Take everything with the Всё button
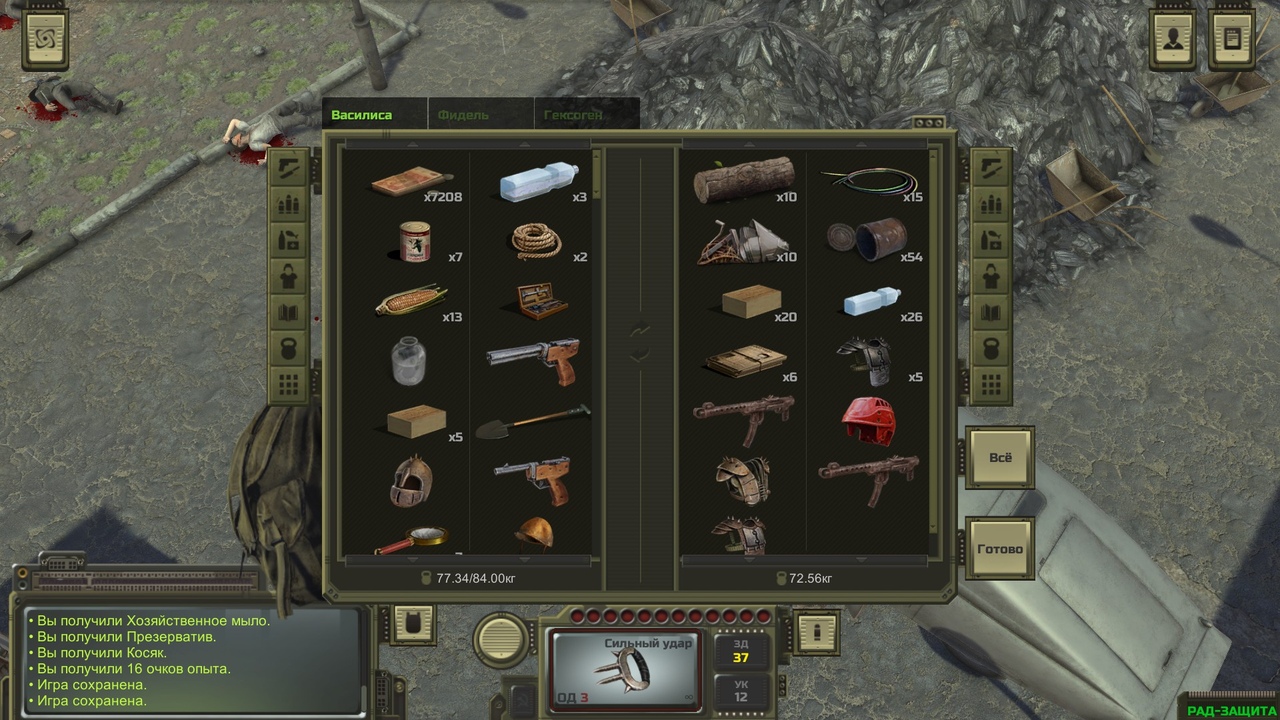The image size is (1280, 720). pos(1000,458)
